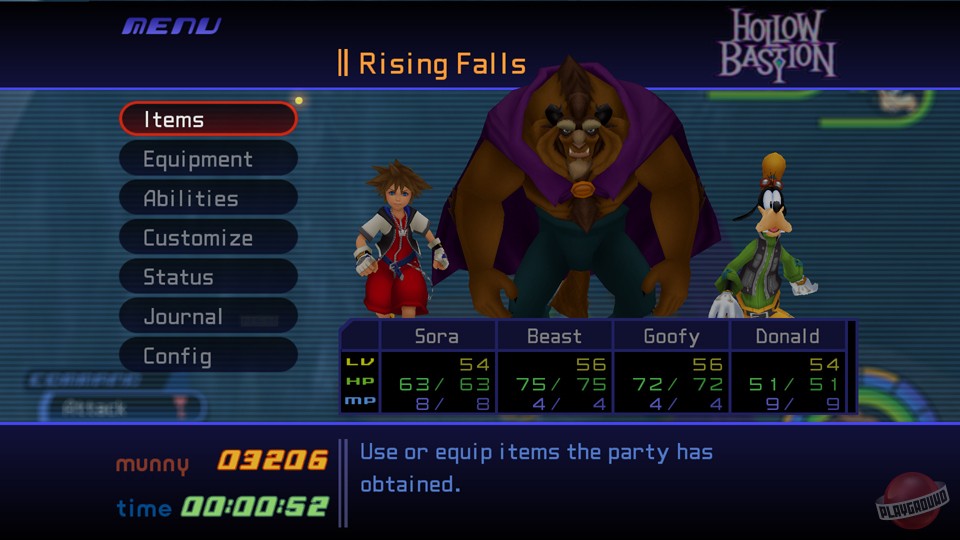Pick Donald's party stats column
This screenshot has height=540, width=960.
click(788, 368)
